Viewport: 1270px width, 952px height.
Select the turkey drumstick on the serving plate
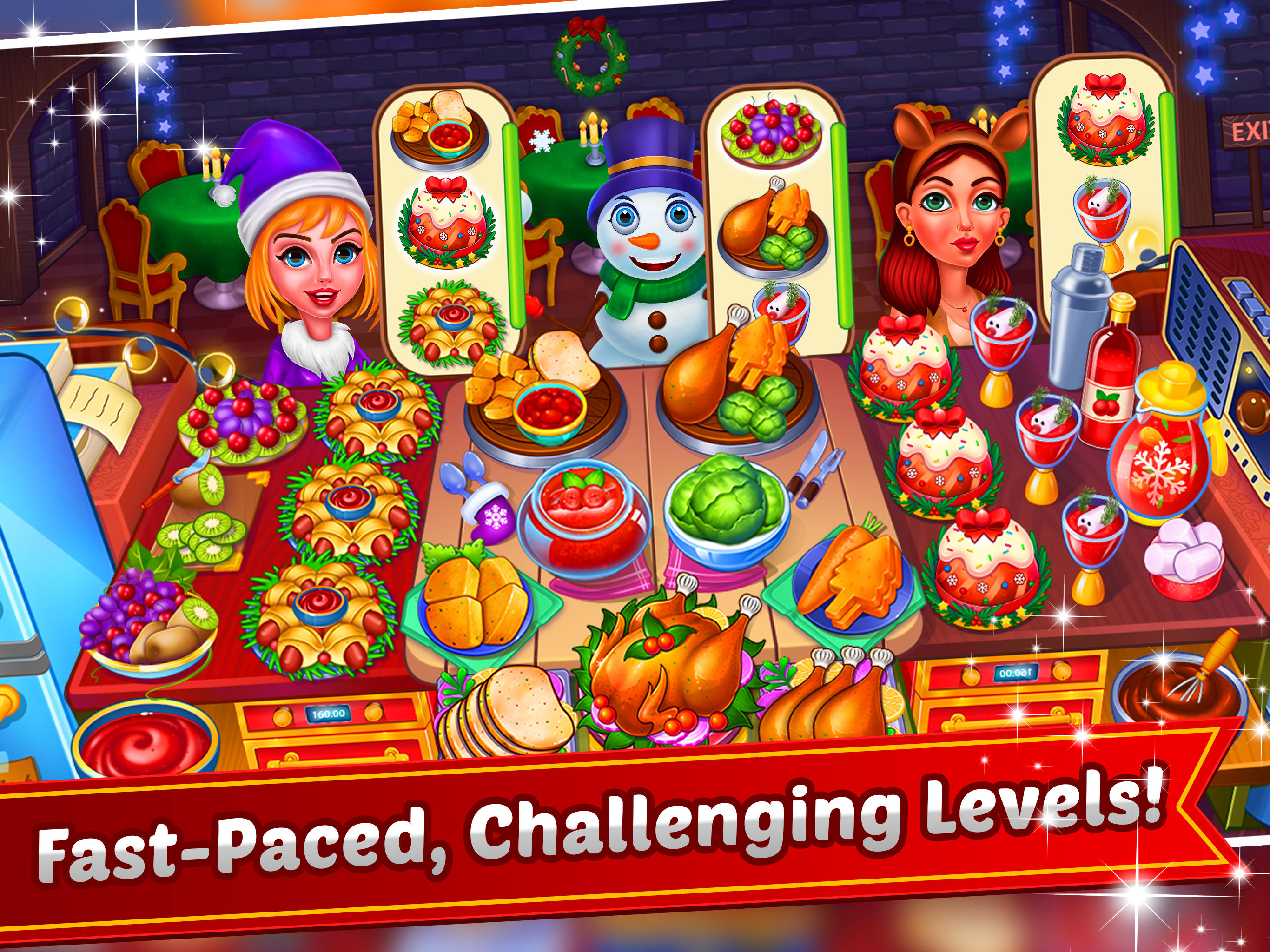coord(712,379)
